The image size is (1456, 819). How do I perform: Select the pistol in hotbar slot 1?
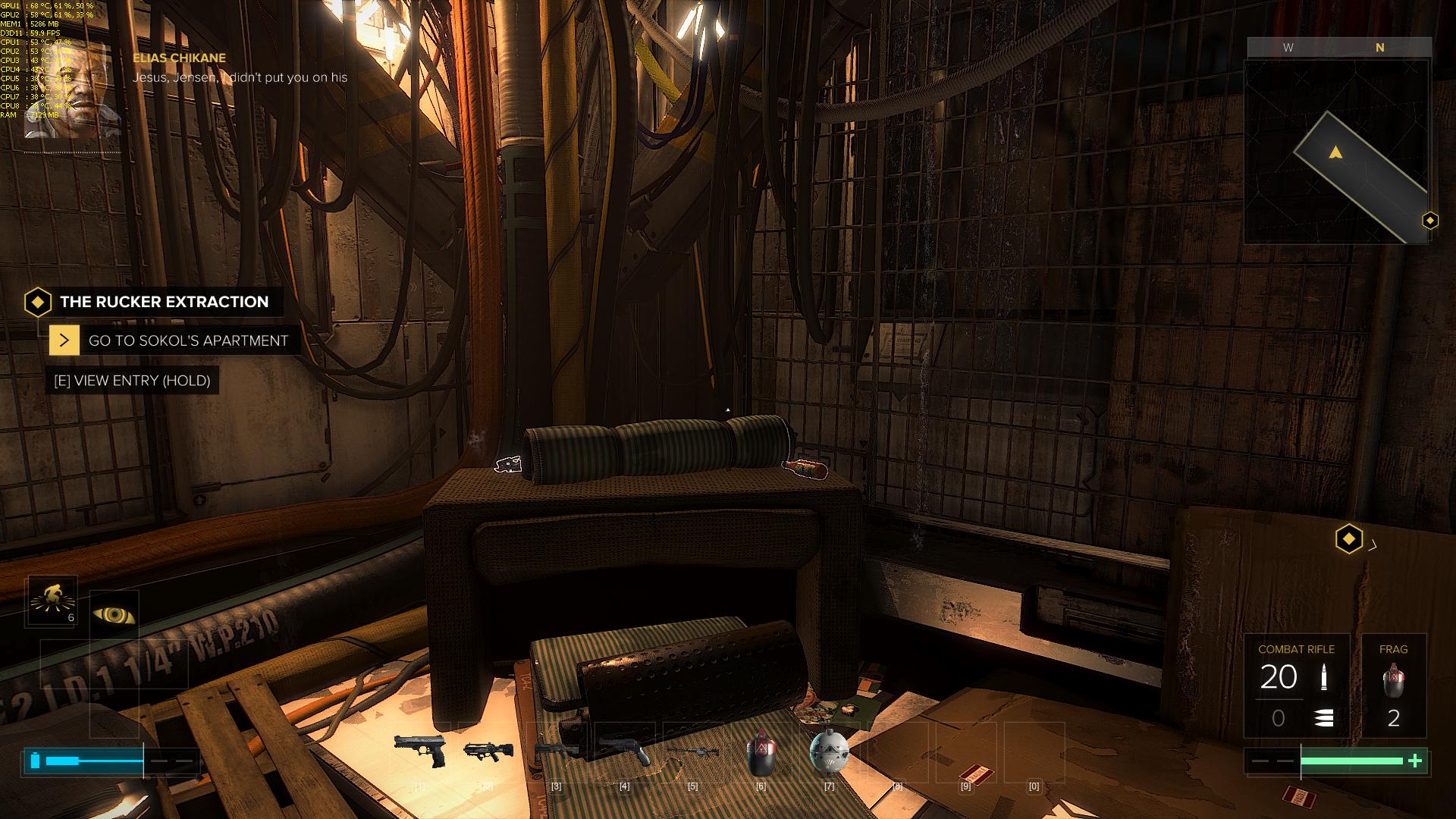pos(419,750)
